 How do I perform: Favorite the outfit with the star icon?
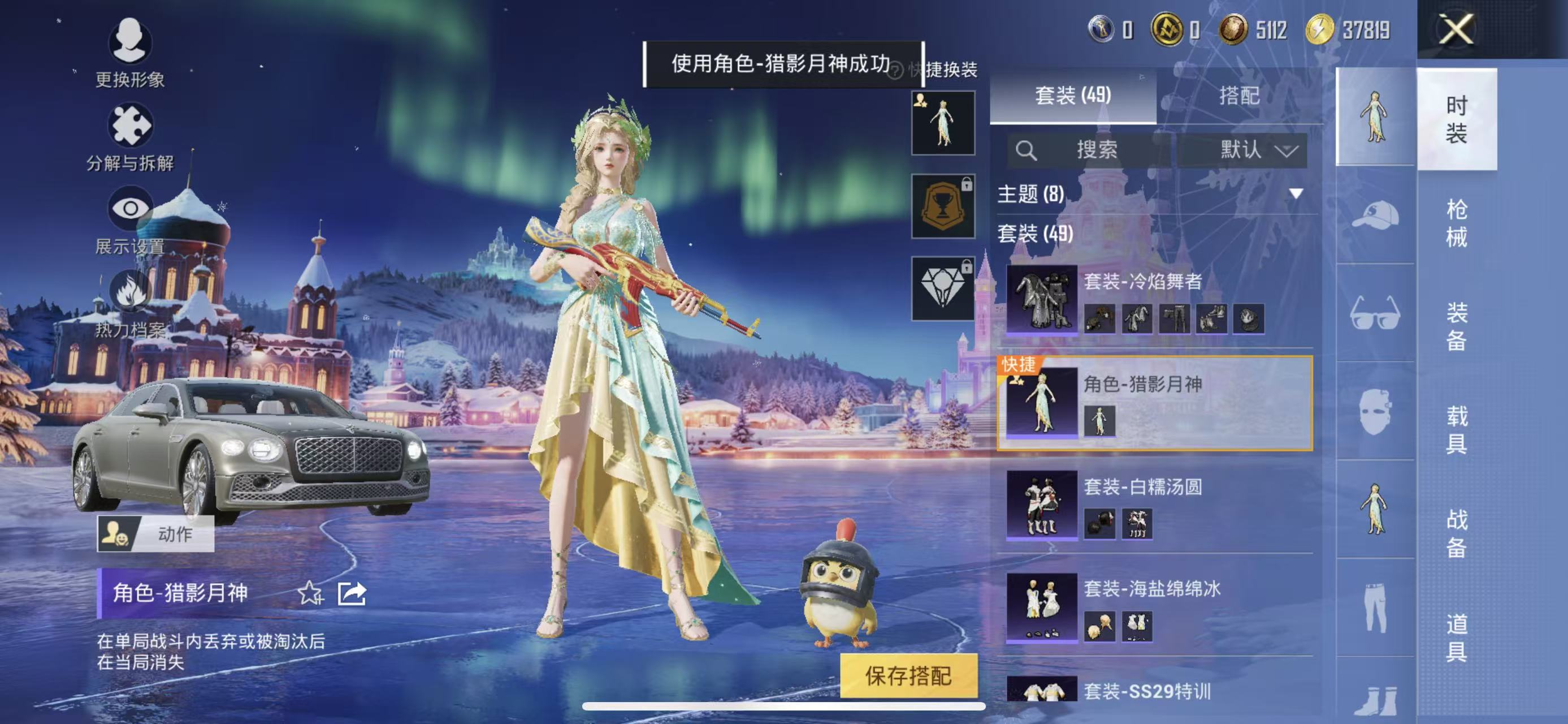pyautogui.click(x=310, y=592)
